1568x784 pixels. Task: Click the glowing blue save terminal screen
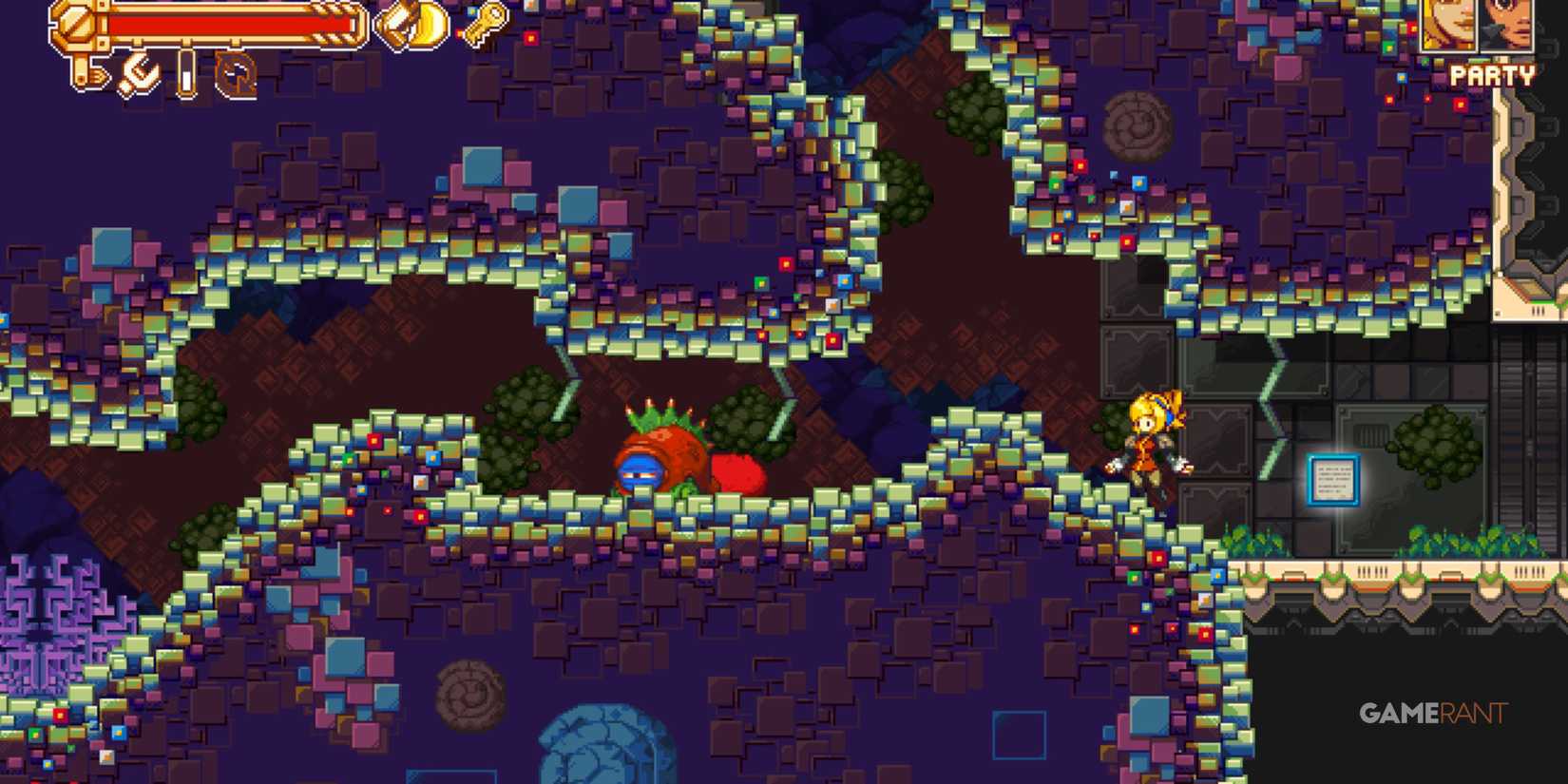coord(1334,479)
